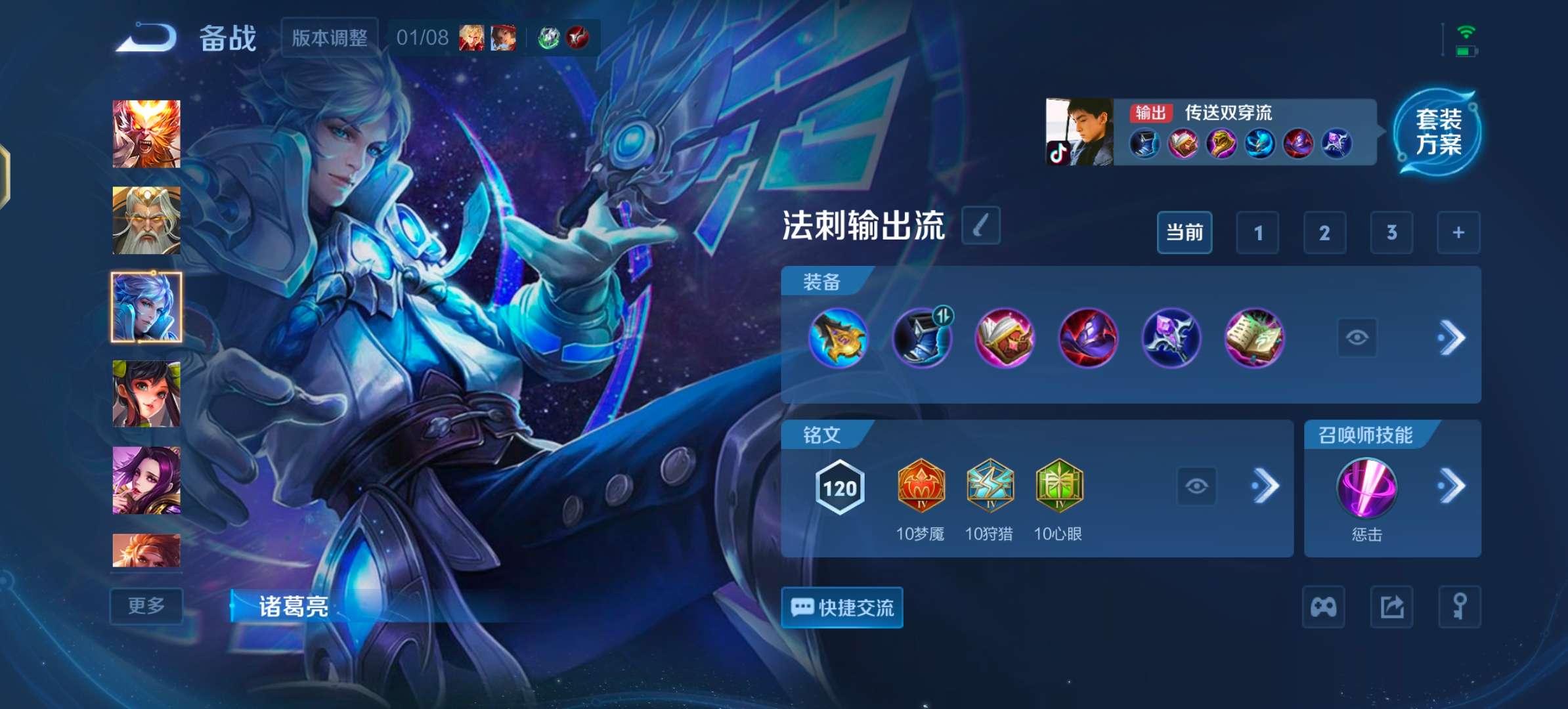Viewport: 1568px width, 709px height.
Task: Click the 快捷交流 chat button
Action: tap(841, 608)
